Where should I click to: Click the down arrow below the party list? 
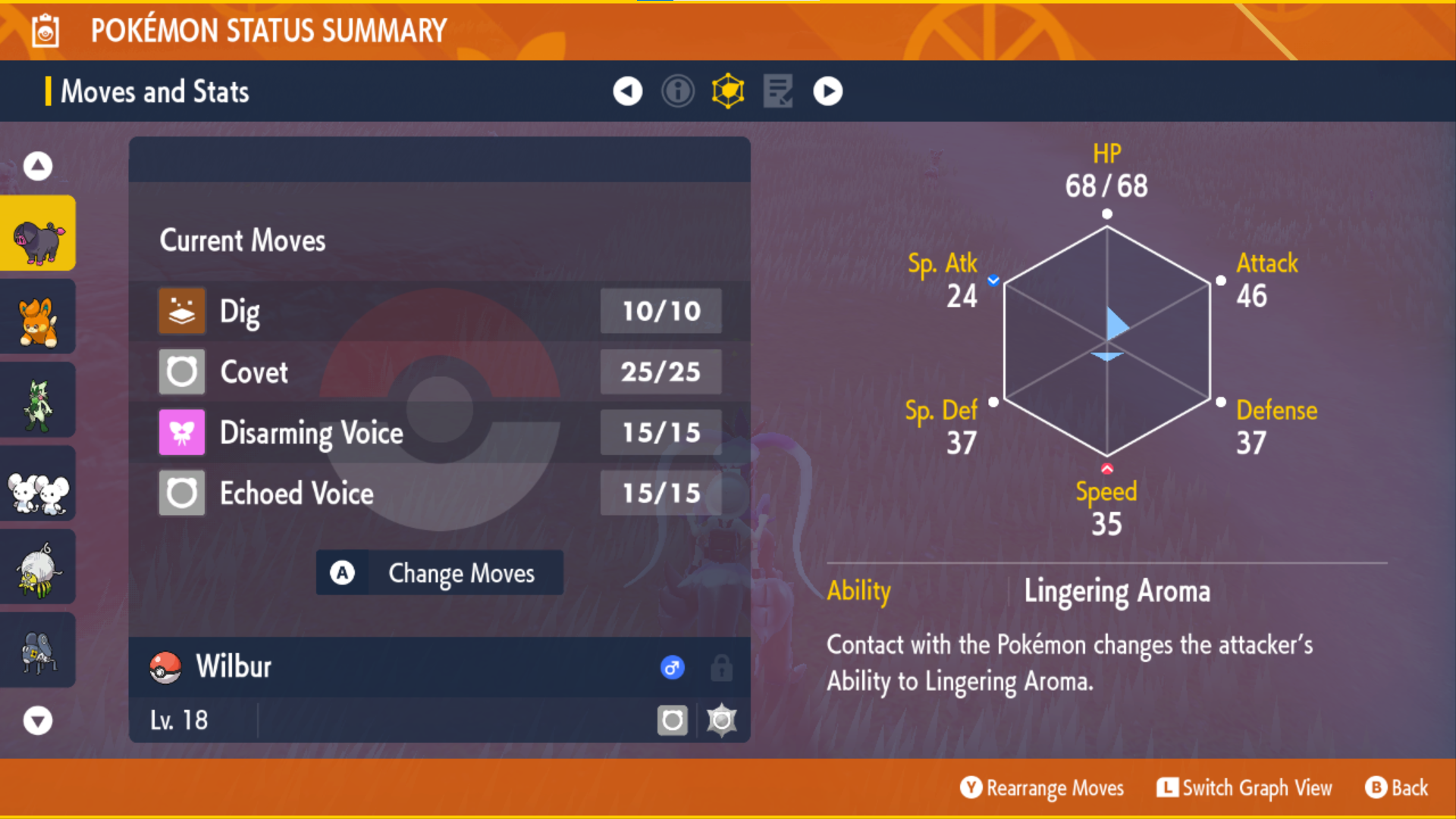click(x=38, y=720)
